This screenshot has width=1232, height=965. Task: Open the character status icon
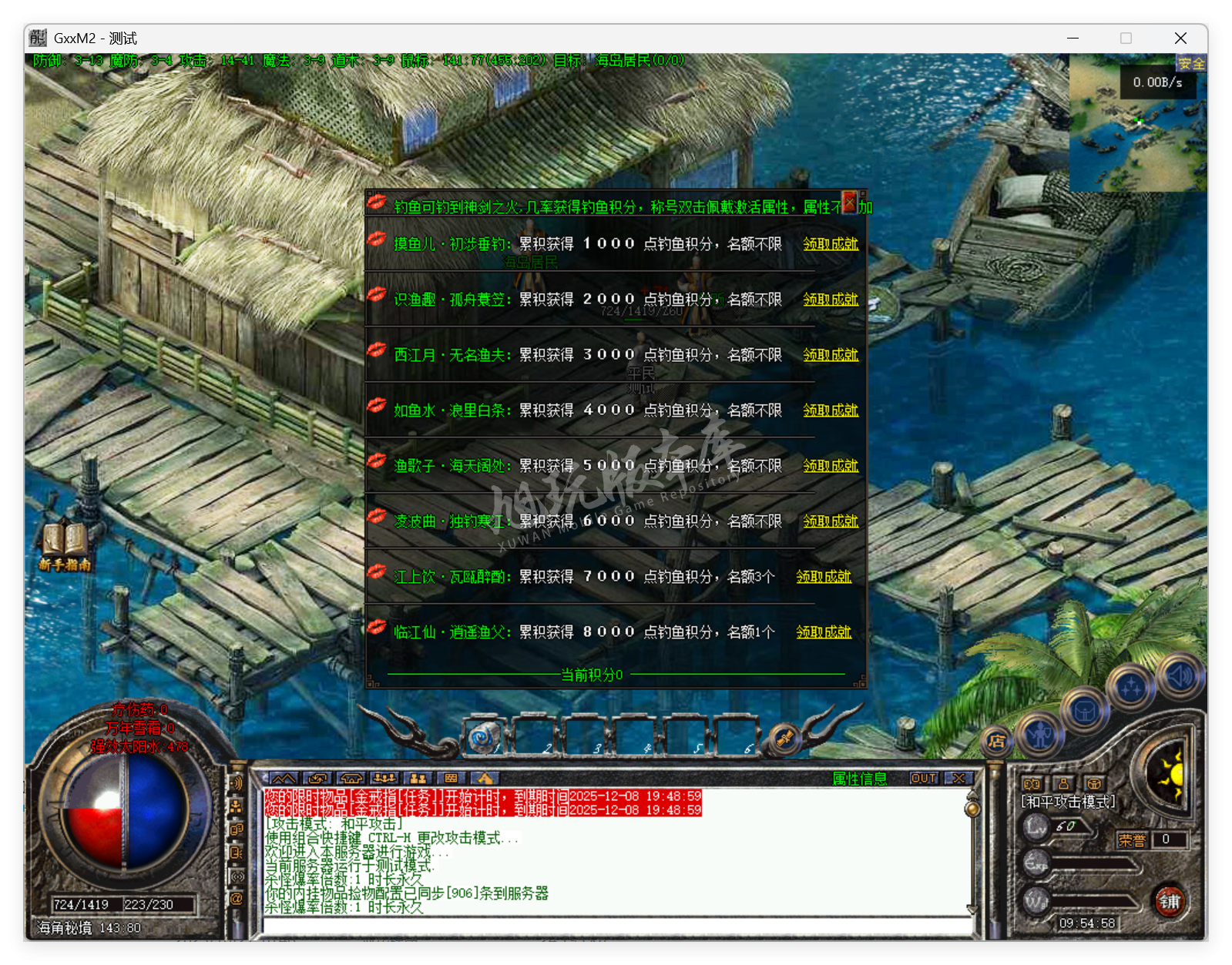(1039, 735)
